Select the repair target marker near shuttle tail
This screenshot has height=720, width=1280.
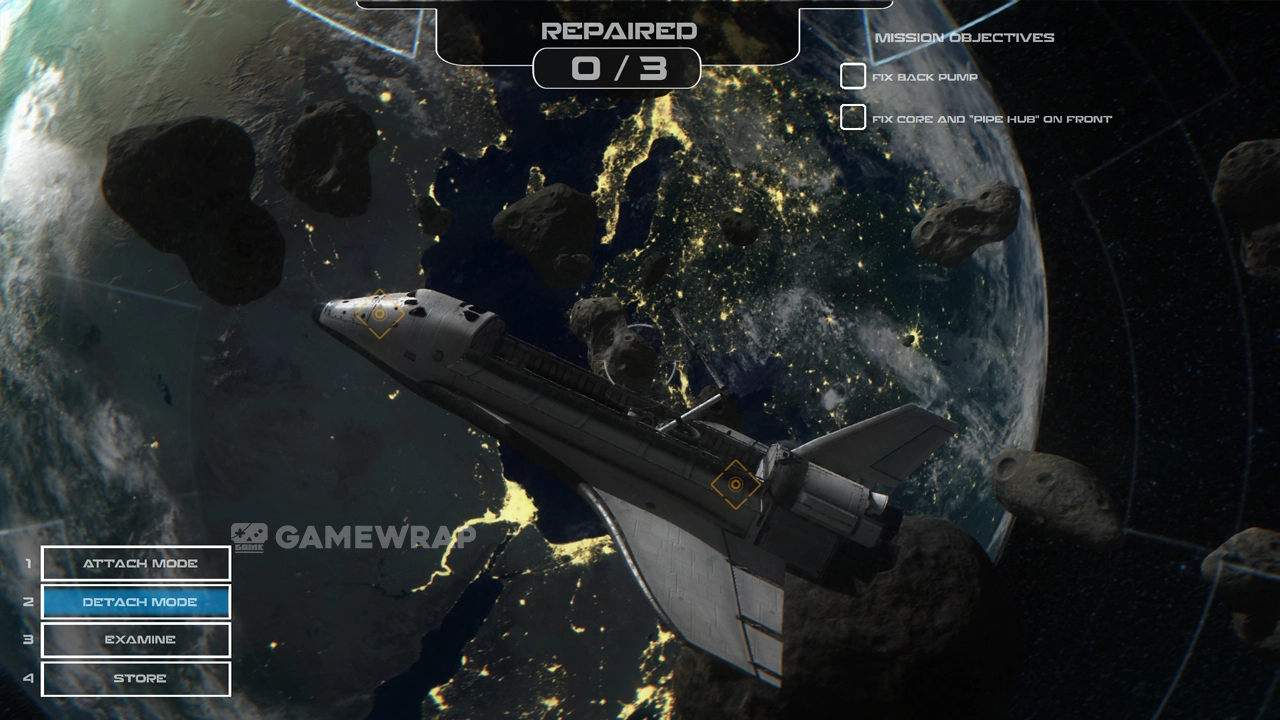pyautogui.click(x=736, y=484)
